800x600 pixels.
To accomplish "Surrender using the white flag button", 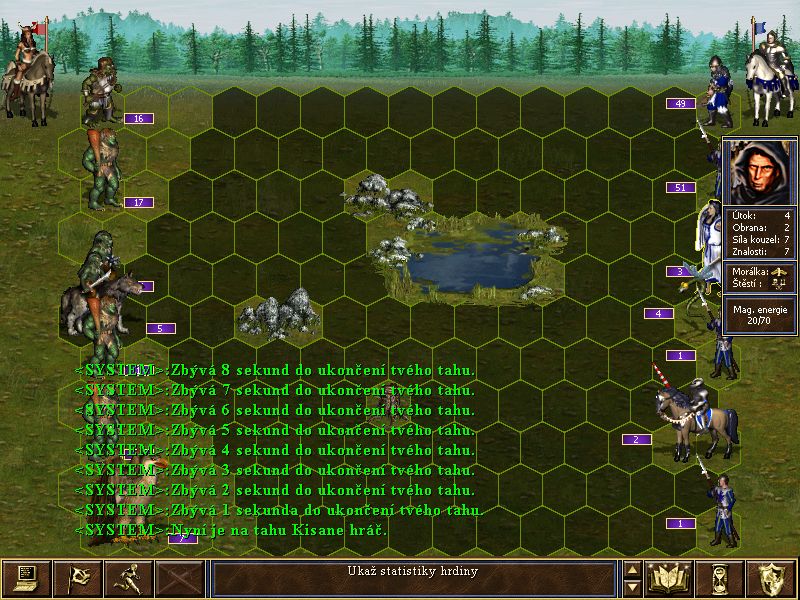I will click(x=76, y=578).
